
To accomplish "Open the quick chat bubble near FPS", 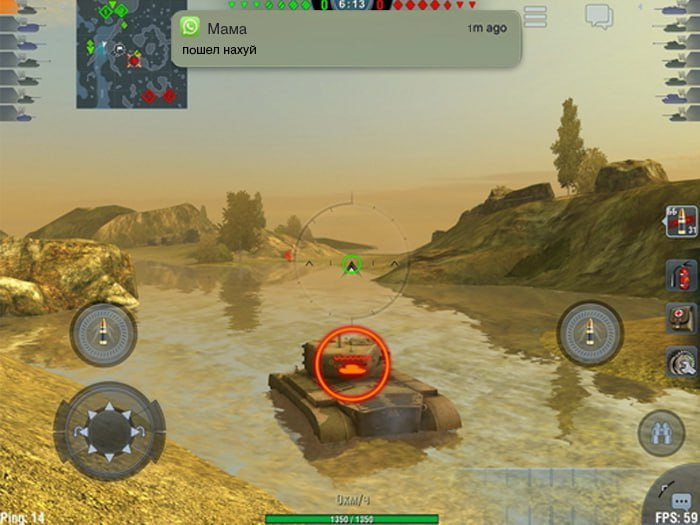I will (x=681, y=500).
